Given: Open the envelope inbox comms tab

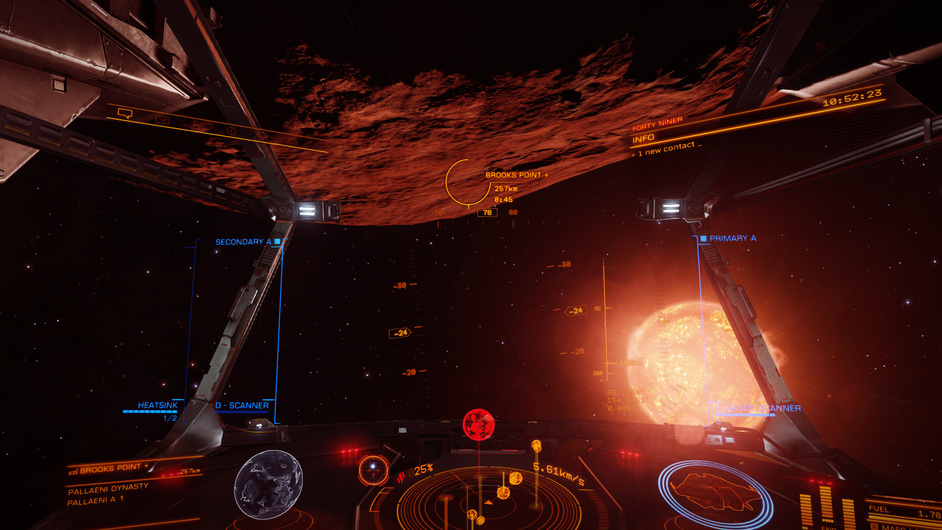Looking at the screenshot, I should 162,120.
